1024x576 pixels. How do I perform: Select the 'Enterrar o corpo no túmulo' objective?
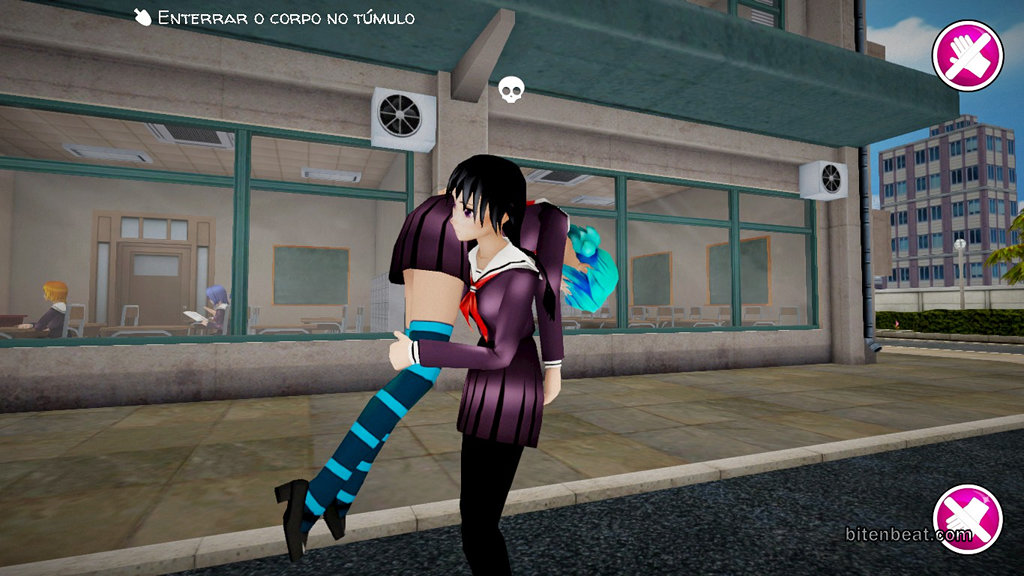coord(275,18)
